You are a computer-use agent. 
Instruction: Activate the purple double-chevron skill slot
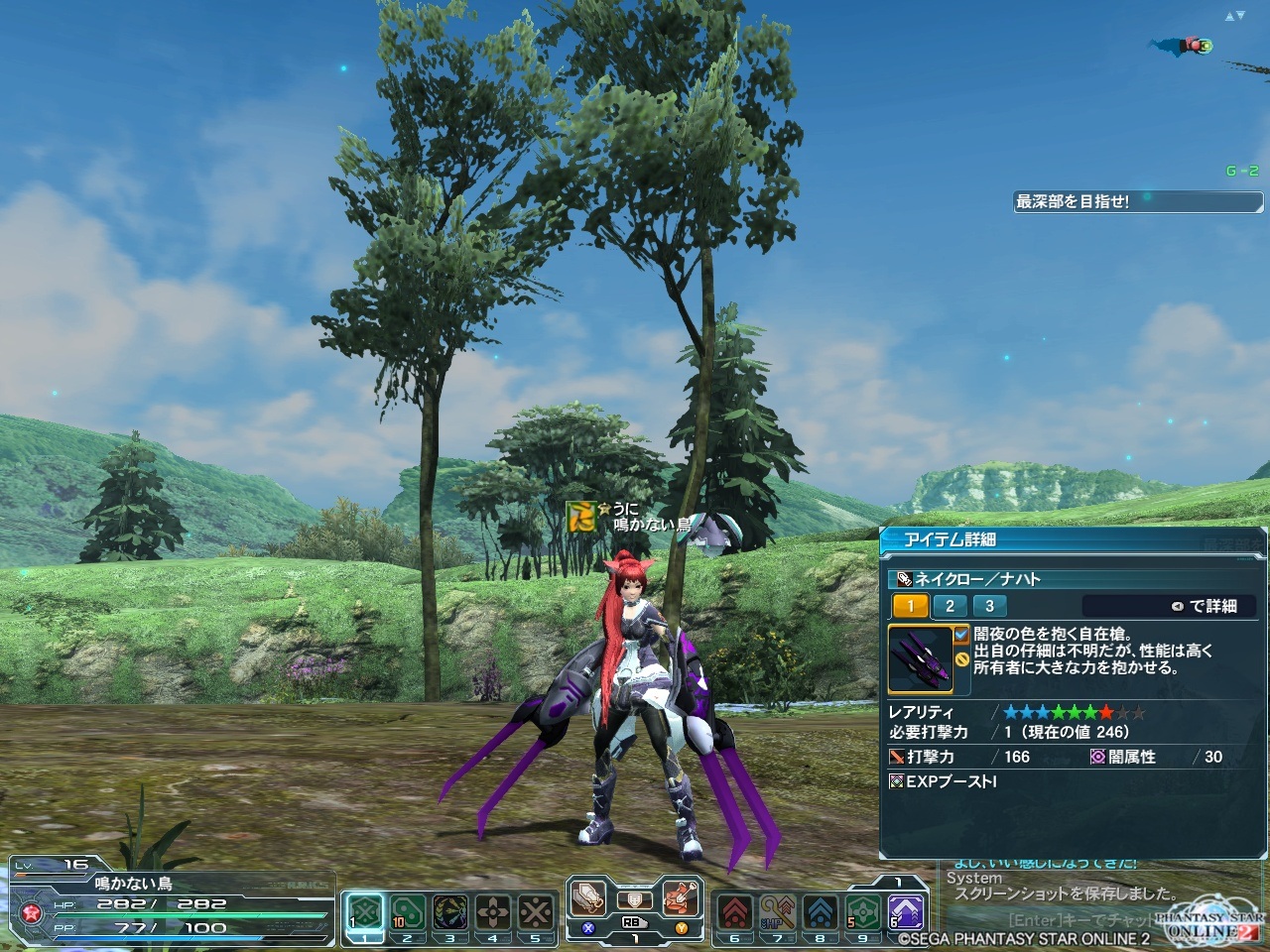click(905, 912)
